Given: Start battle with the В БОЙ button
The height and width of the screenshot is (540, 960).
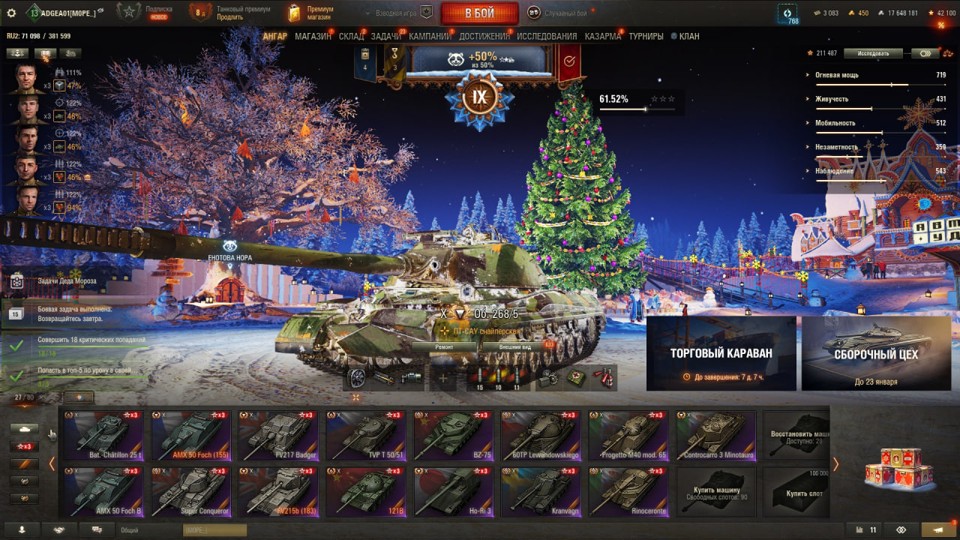Looking at the screenshot, I should tap(479, 13).
